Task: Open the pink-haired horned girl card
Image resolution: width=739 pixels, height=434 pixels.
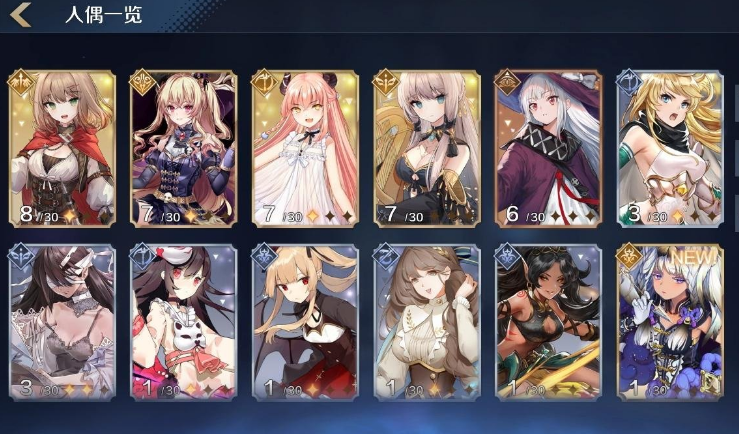Action: point(305,149)
